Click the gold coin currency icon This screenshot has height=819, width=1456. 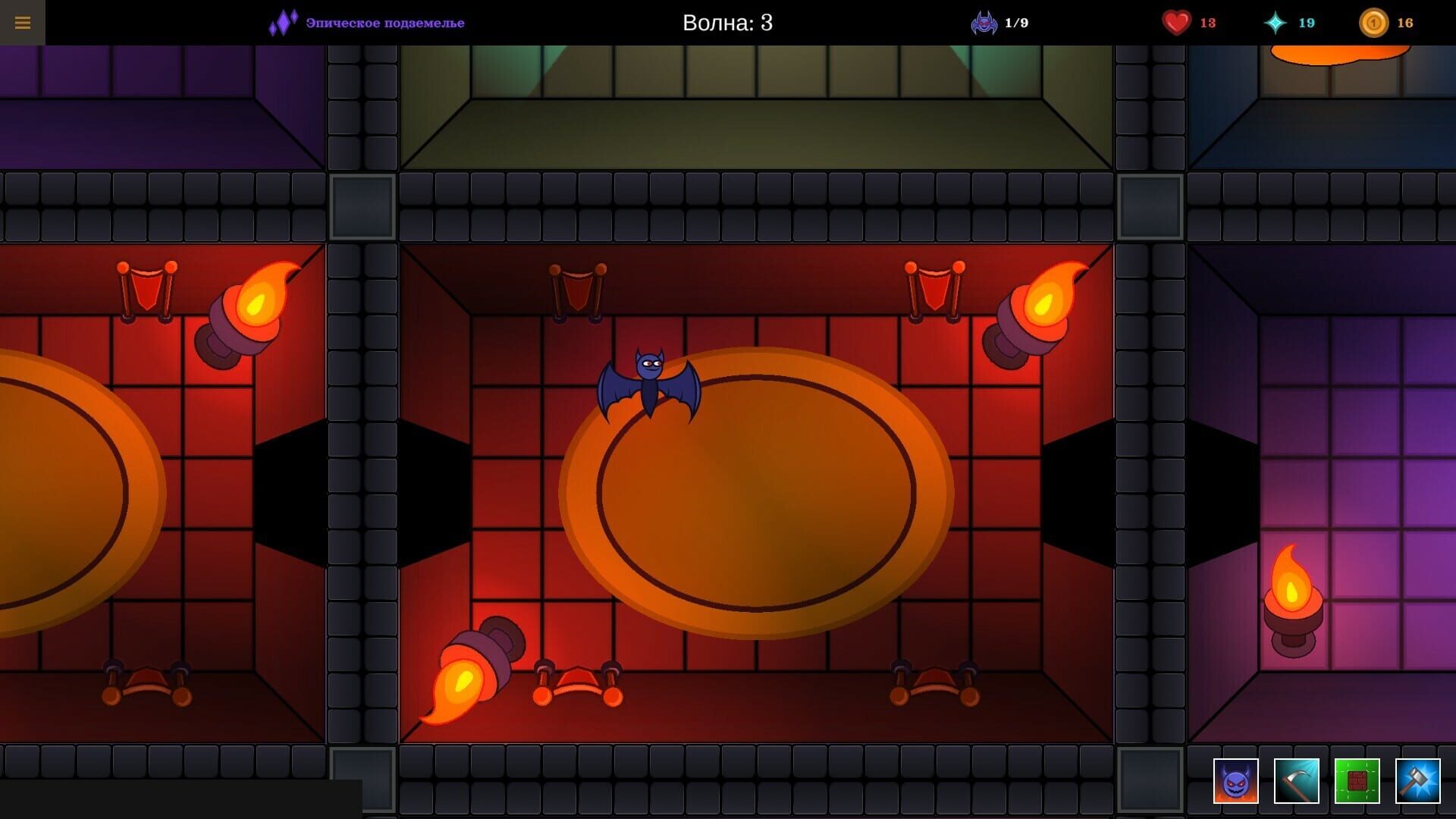pos(1375,22)
